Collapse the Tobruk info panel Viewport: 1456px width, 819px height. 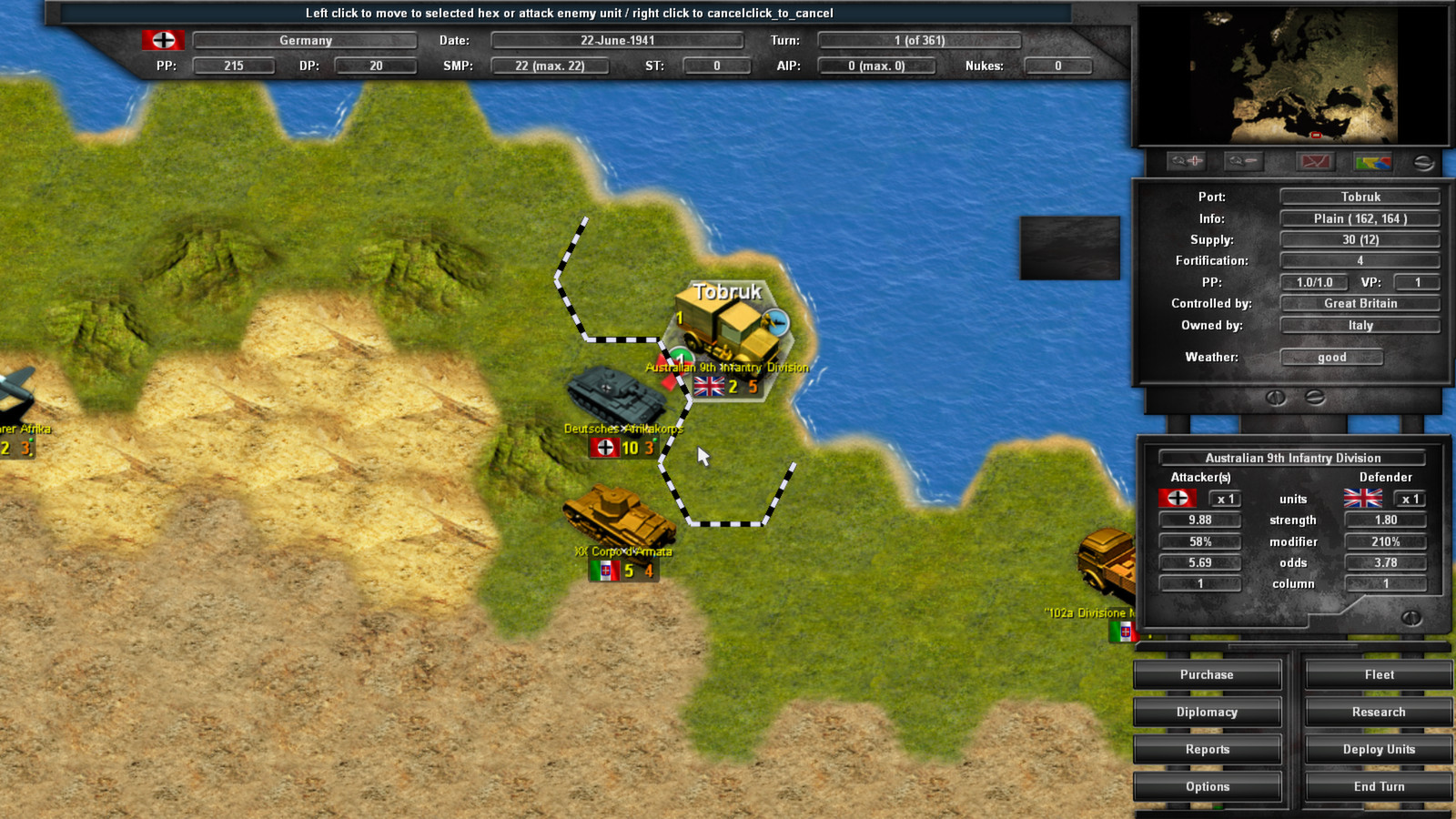click(1313, 396)
